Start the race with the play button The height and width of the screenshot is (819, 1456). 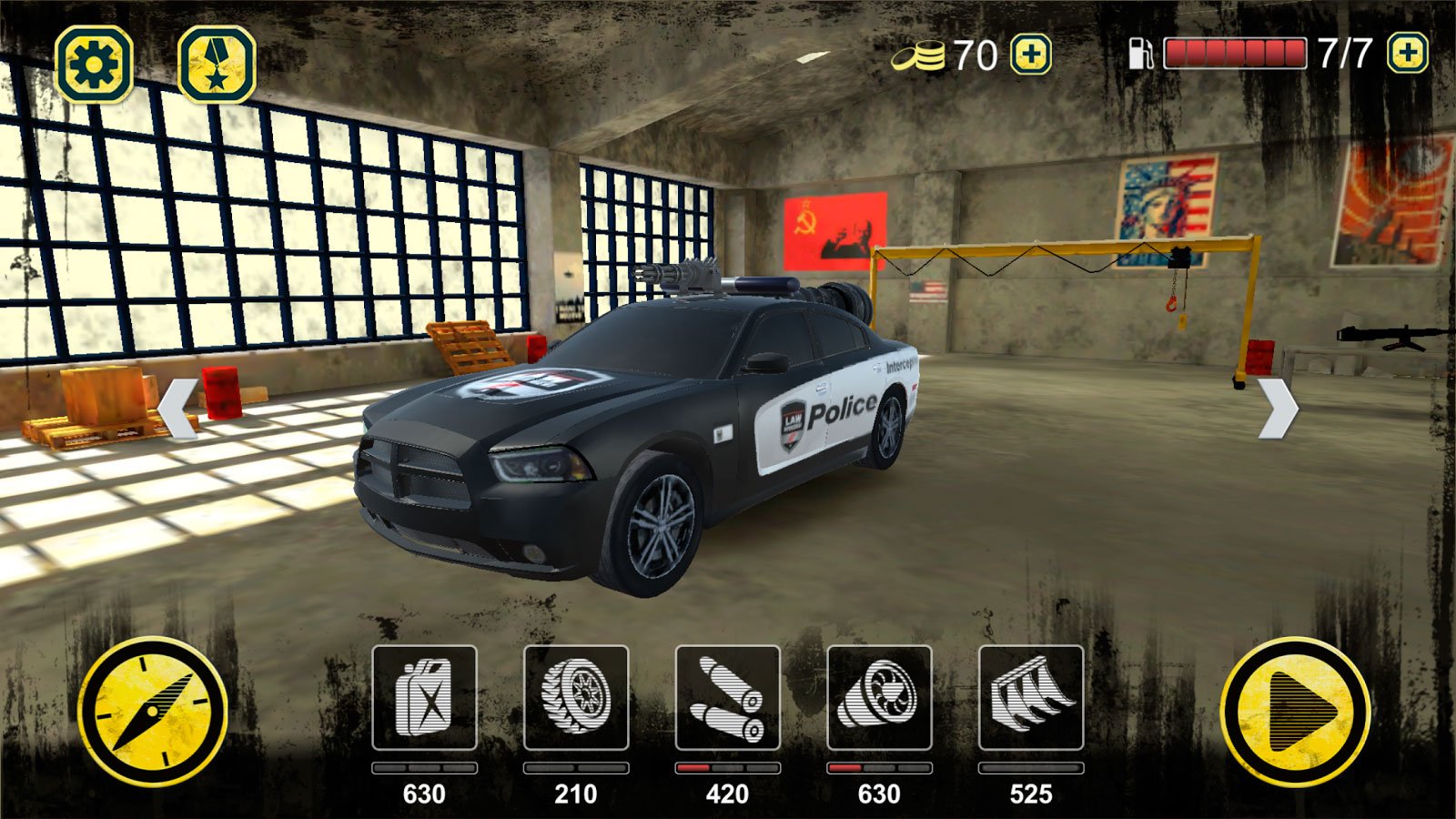[x=1295, y=712]
